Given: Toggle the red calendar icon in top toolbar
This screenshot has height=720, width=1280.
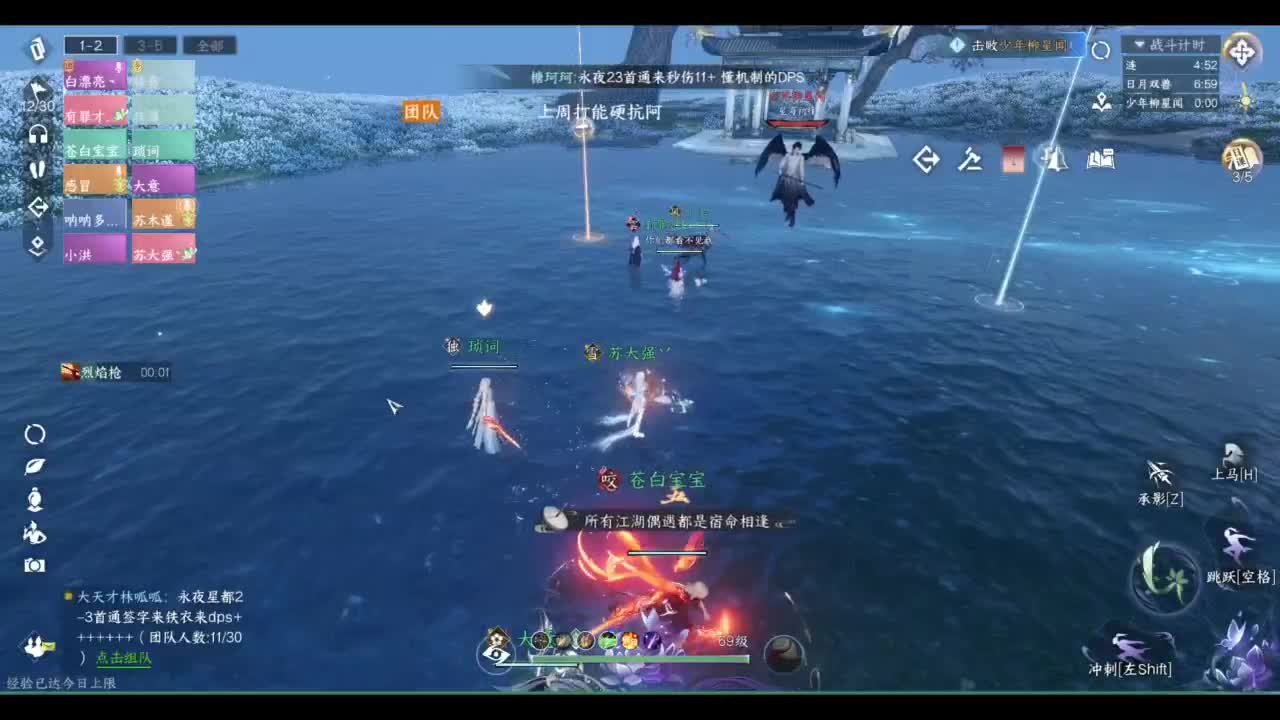Looking at the screenshot, I should 1012,159.
